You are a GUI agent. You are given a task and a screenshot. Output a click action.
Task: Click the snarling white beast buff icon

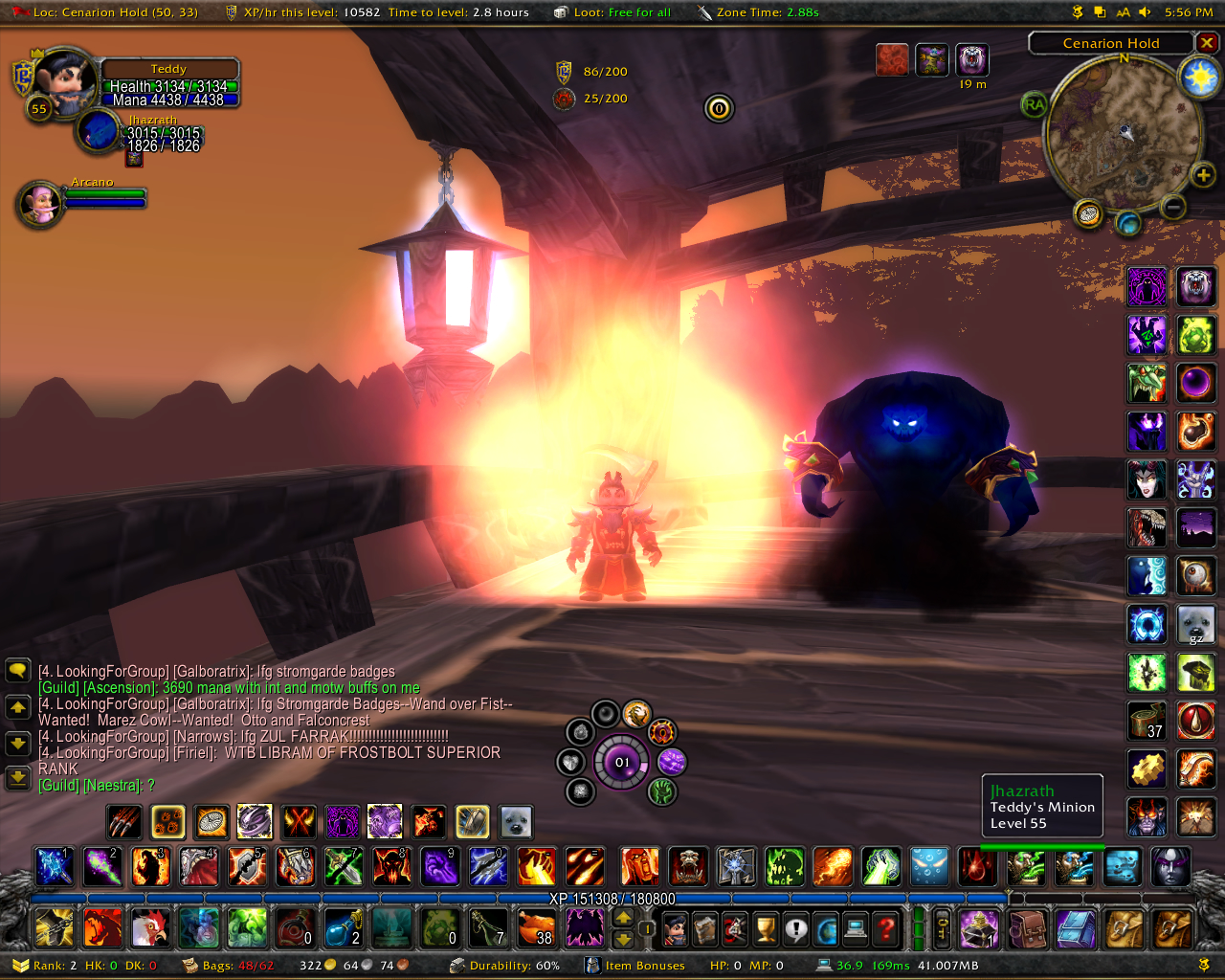point(972,59)
